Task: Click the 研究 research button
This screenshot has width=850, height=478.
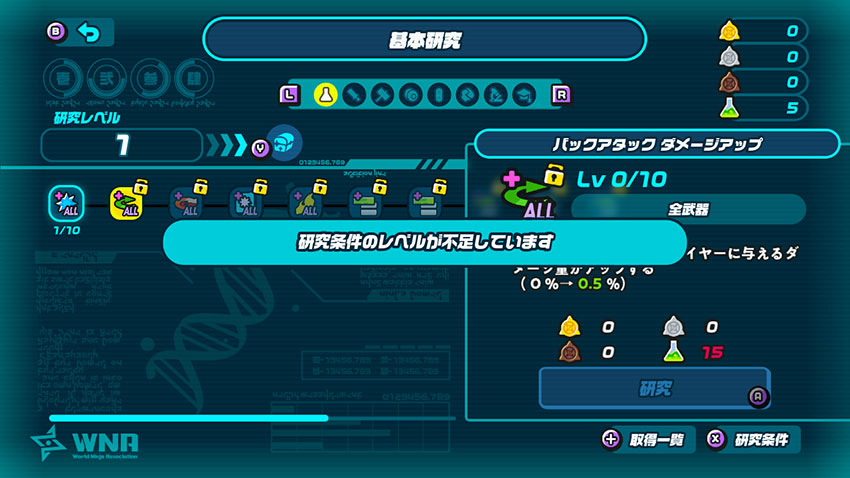Action: (656, 388)
